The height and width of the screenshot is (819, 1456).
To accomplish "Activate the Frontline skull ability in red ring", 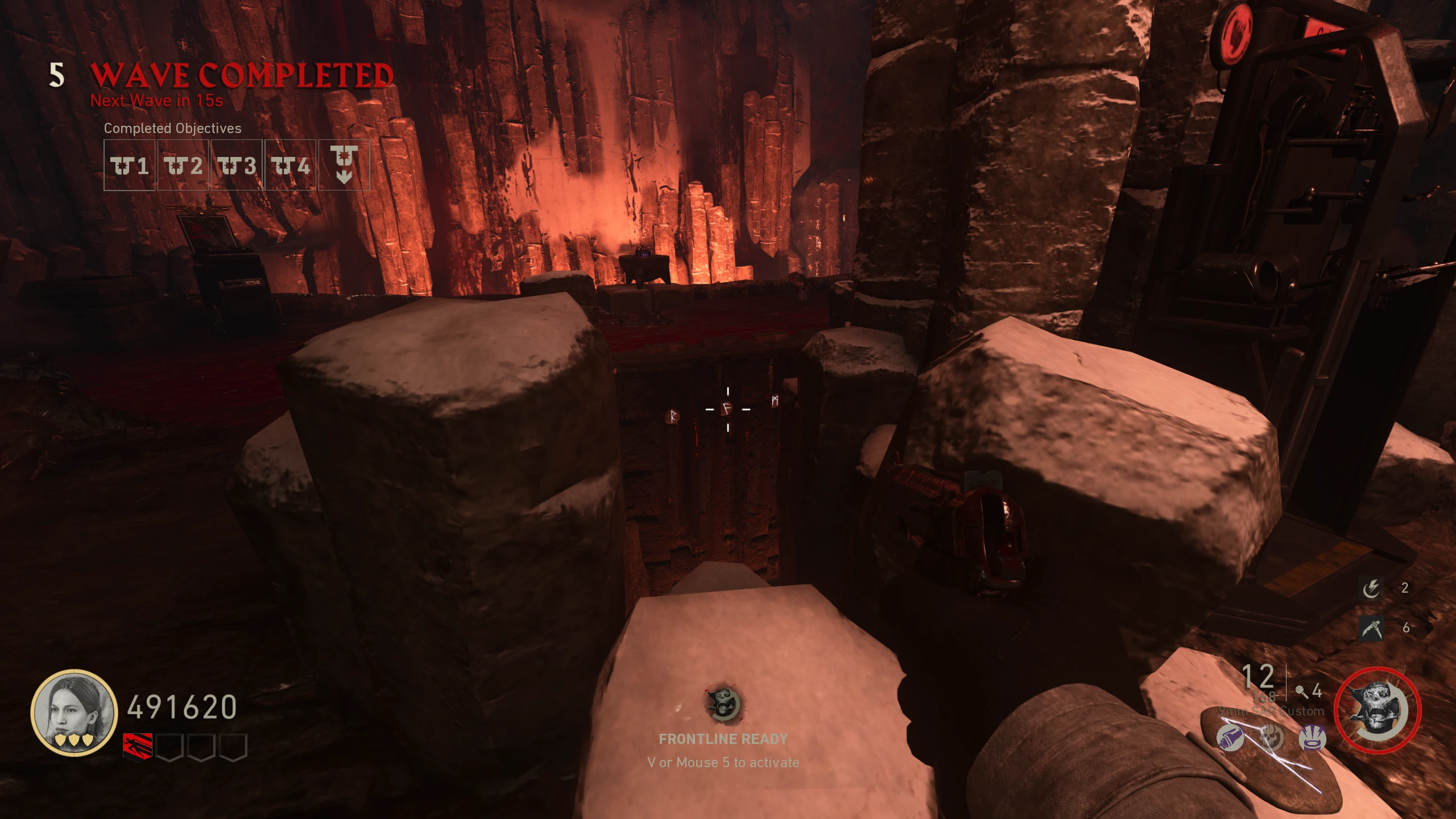I will [x=1378, y=711].
